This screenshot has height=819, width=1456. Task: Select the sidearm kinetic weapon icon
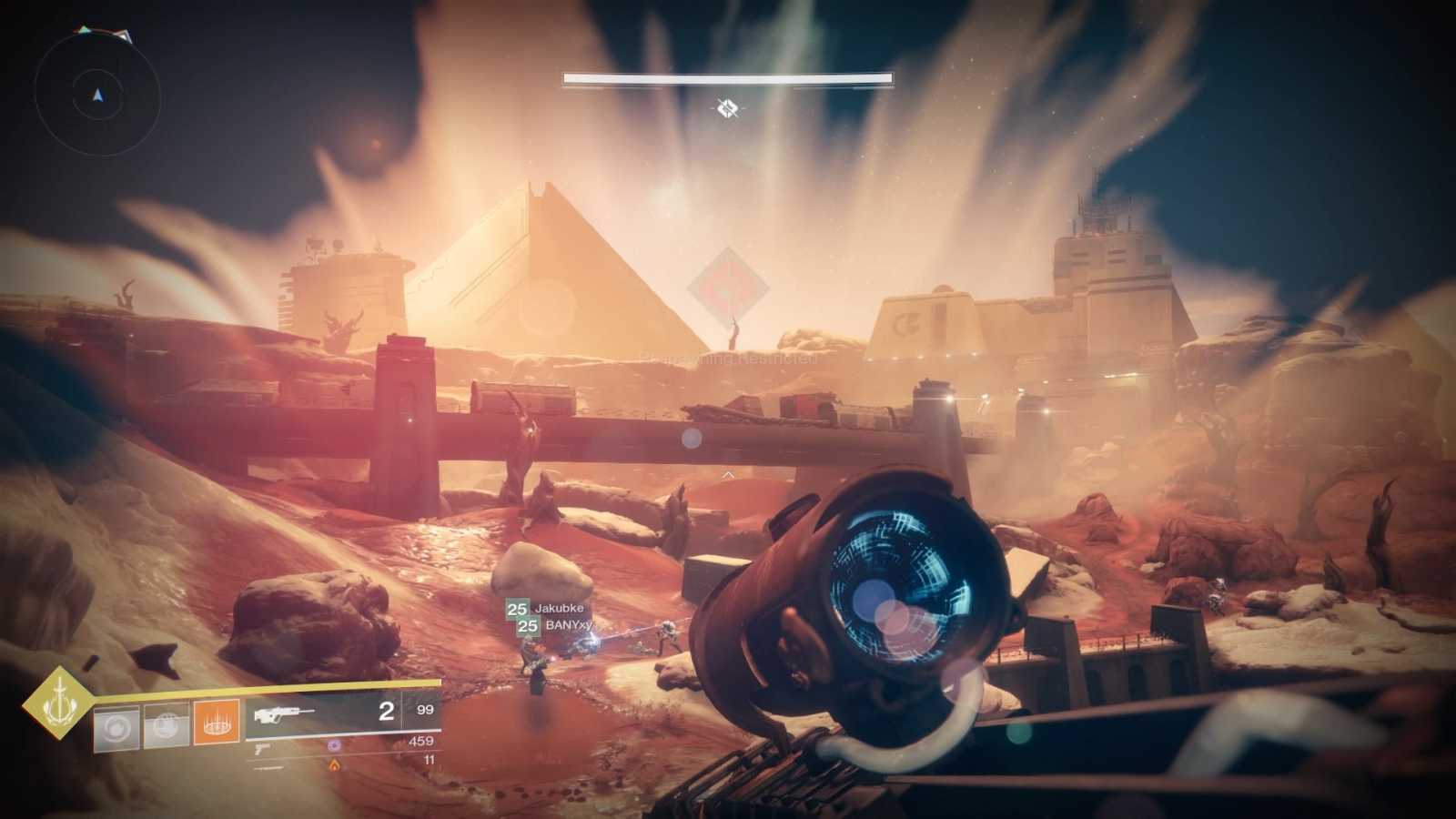tap(262, 750)
